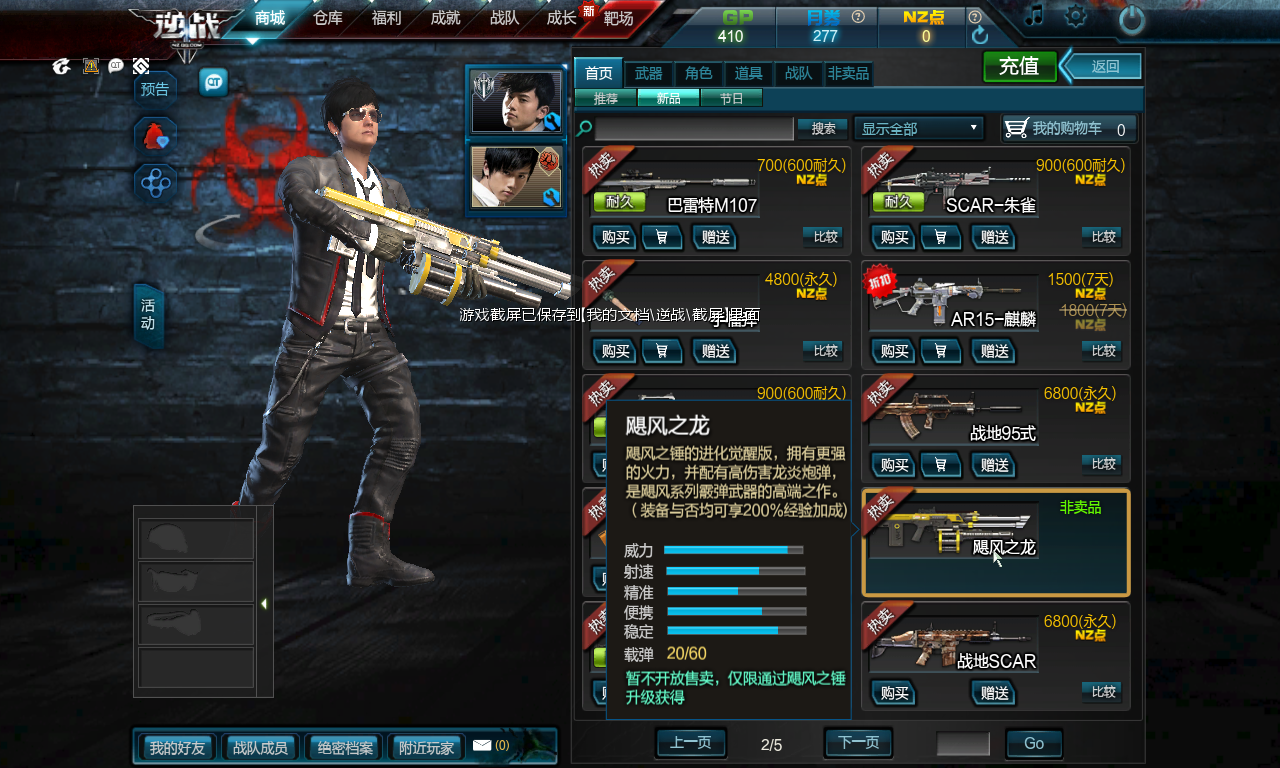Click the 返回 back button
Screen dimensions: 1280x768
[1104, 67]
